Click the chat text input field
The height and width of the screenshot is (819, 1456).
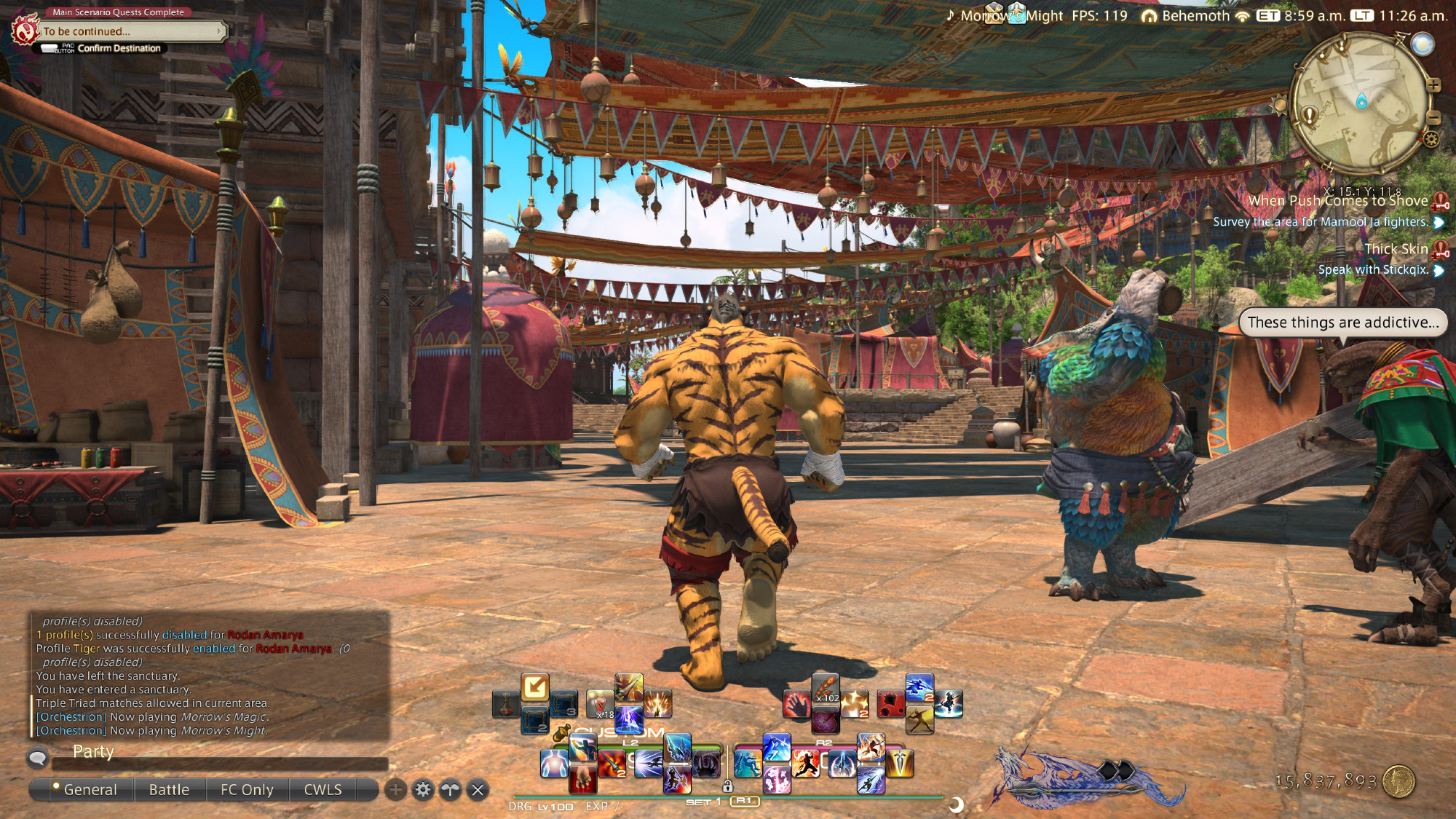pos(218,764)
